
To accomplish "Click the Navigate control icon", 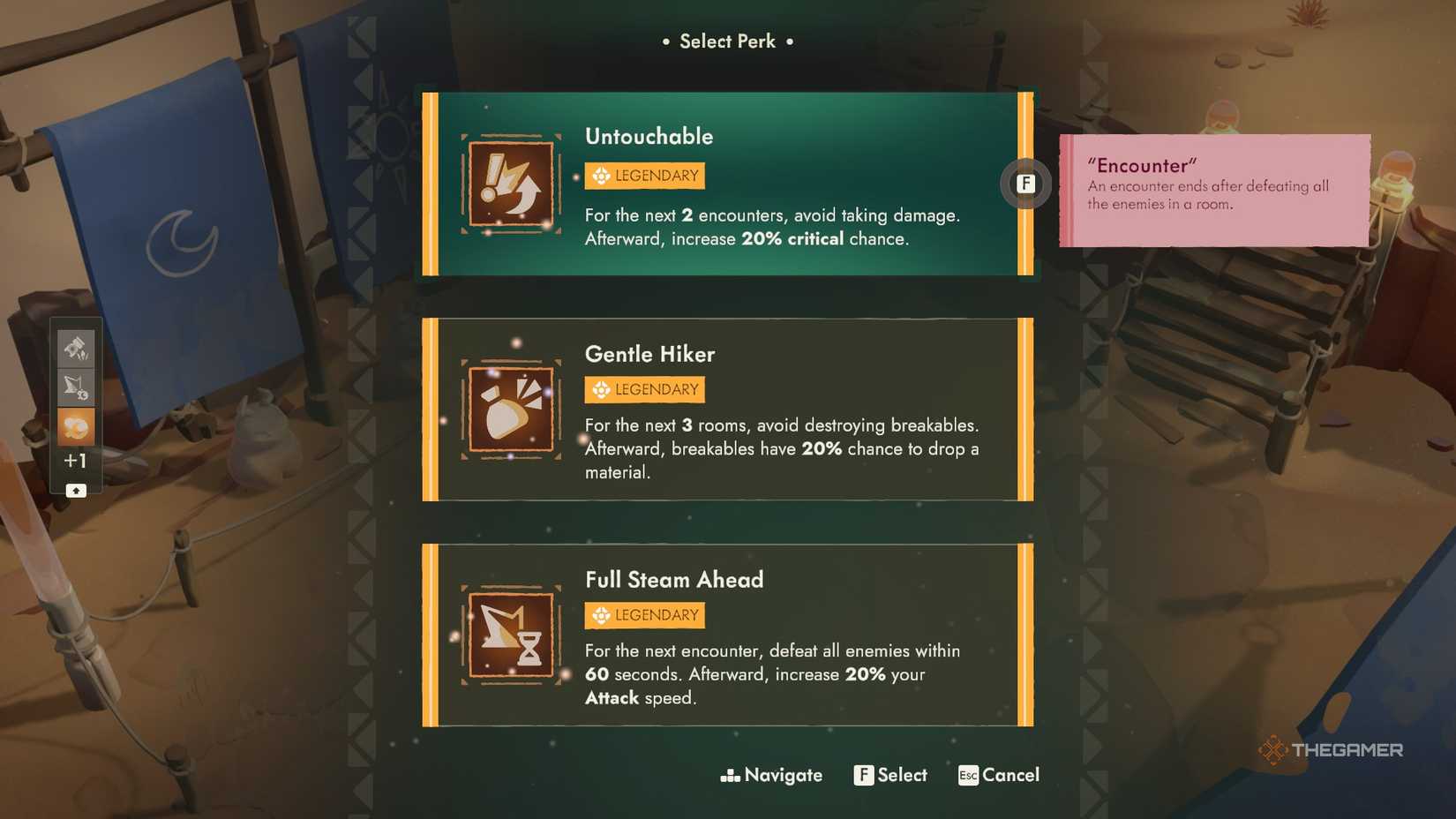I will tap(730, 775).
